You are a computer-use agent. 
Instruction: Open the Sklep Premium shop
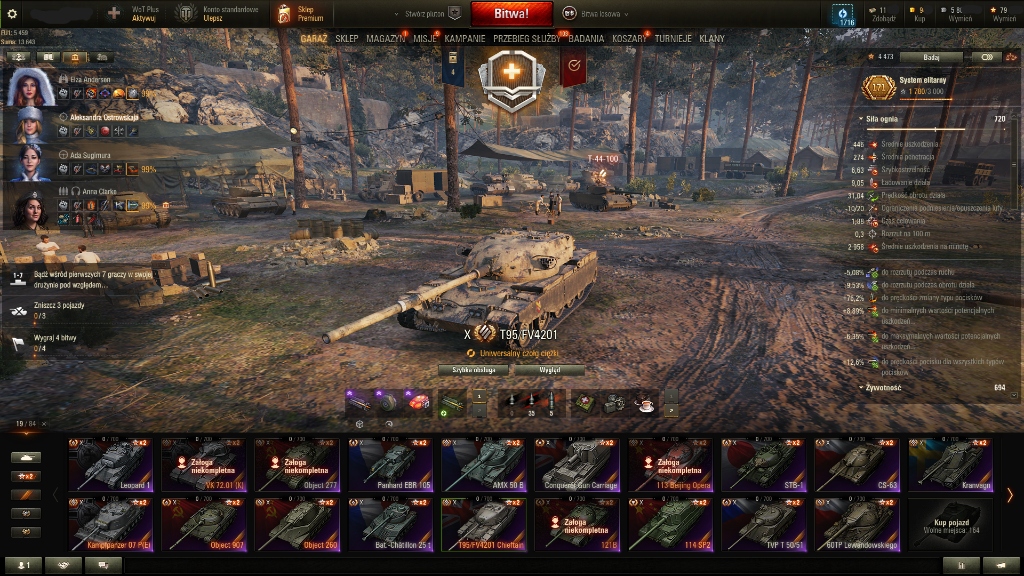pos(300,14)
